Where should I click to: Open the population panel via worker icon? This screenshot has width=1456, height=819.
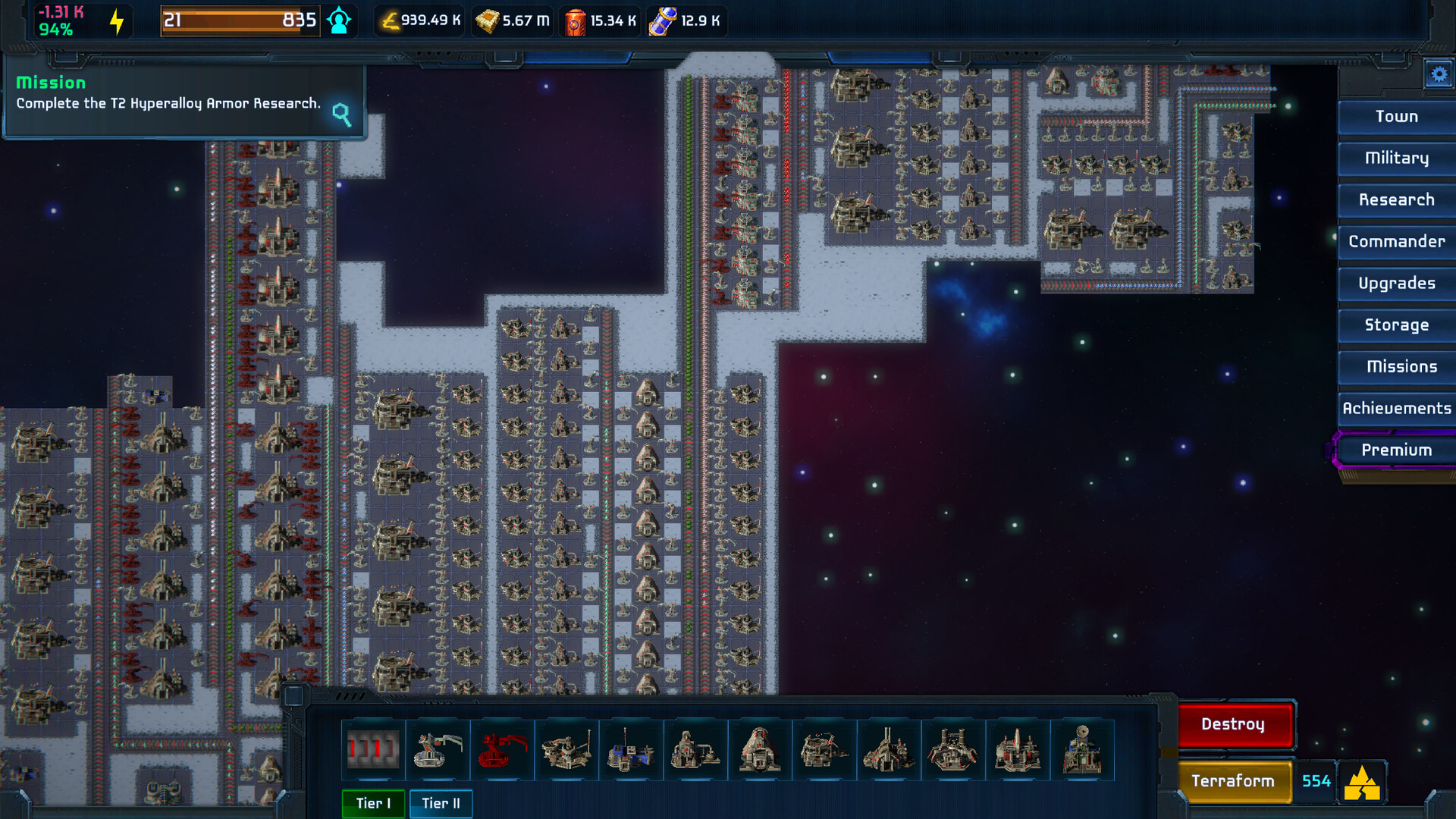point(339,20)
